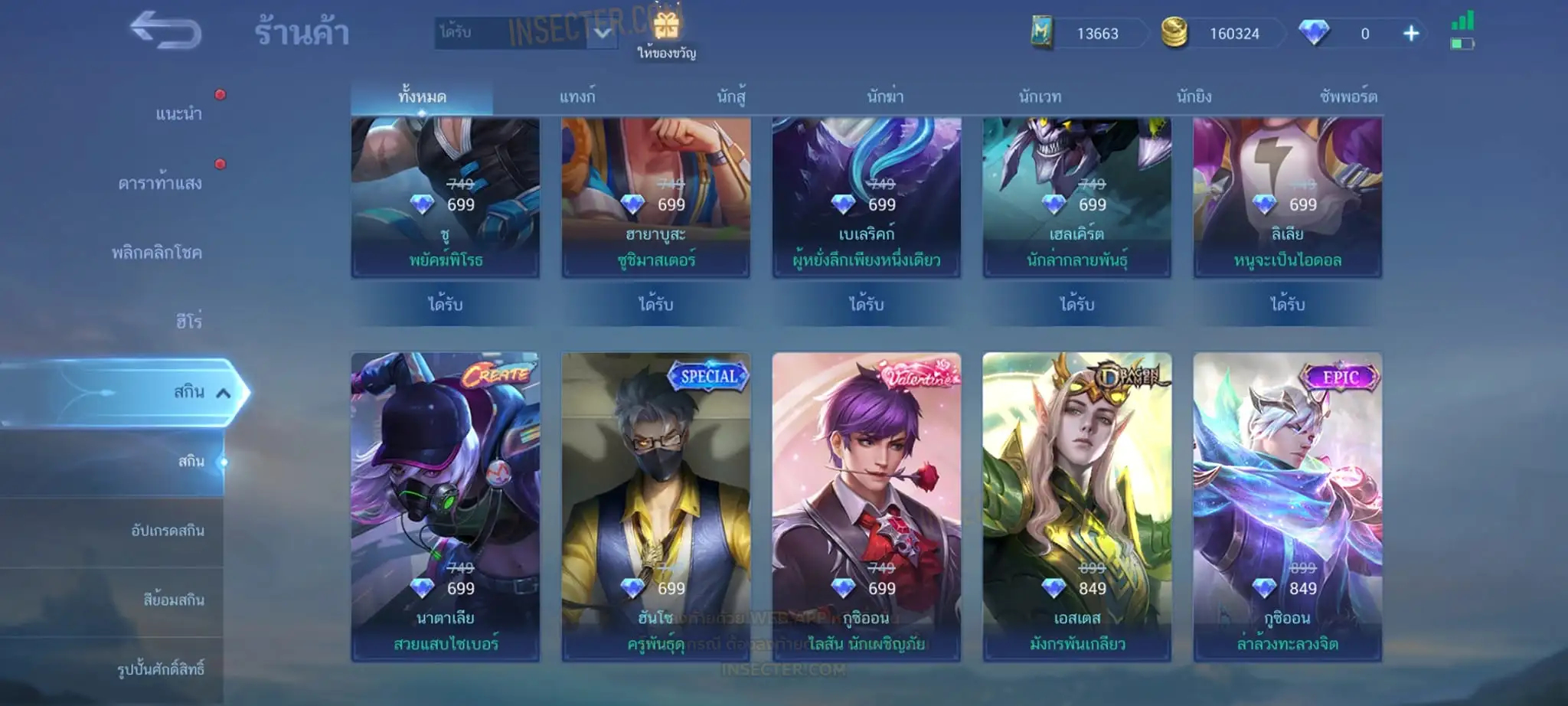The image size is (1568, 706).
Task: Open the อัปเกรดสกิน submenu
Action: click(168, 531)
